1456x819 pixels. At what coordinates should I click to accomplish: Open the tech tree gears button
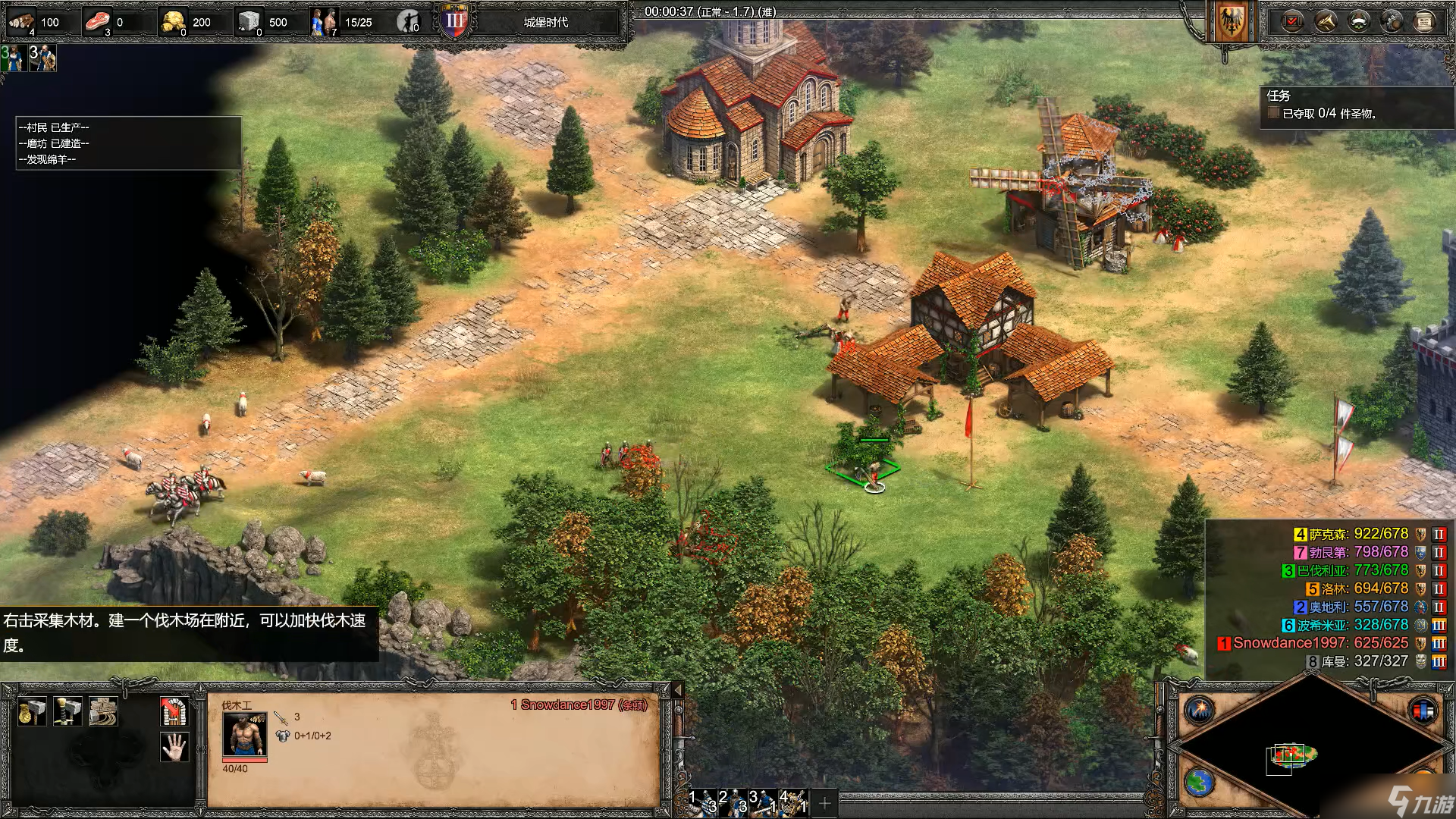(x=1392, y=21)
